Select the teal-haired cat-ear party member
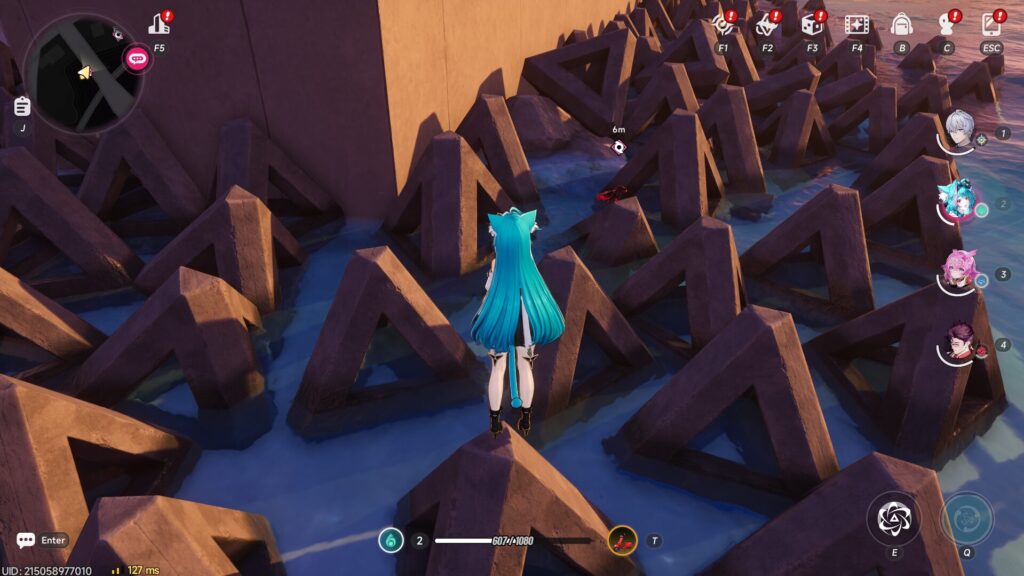This screenshot has width=1024, height=576. point(958,204)
